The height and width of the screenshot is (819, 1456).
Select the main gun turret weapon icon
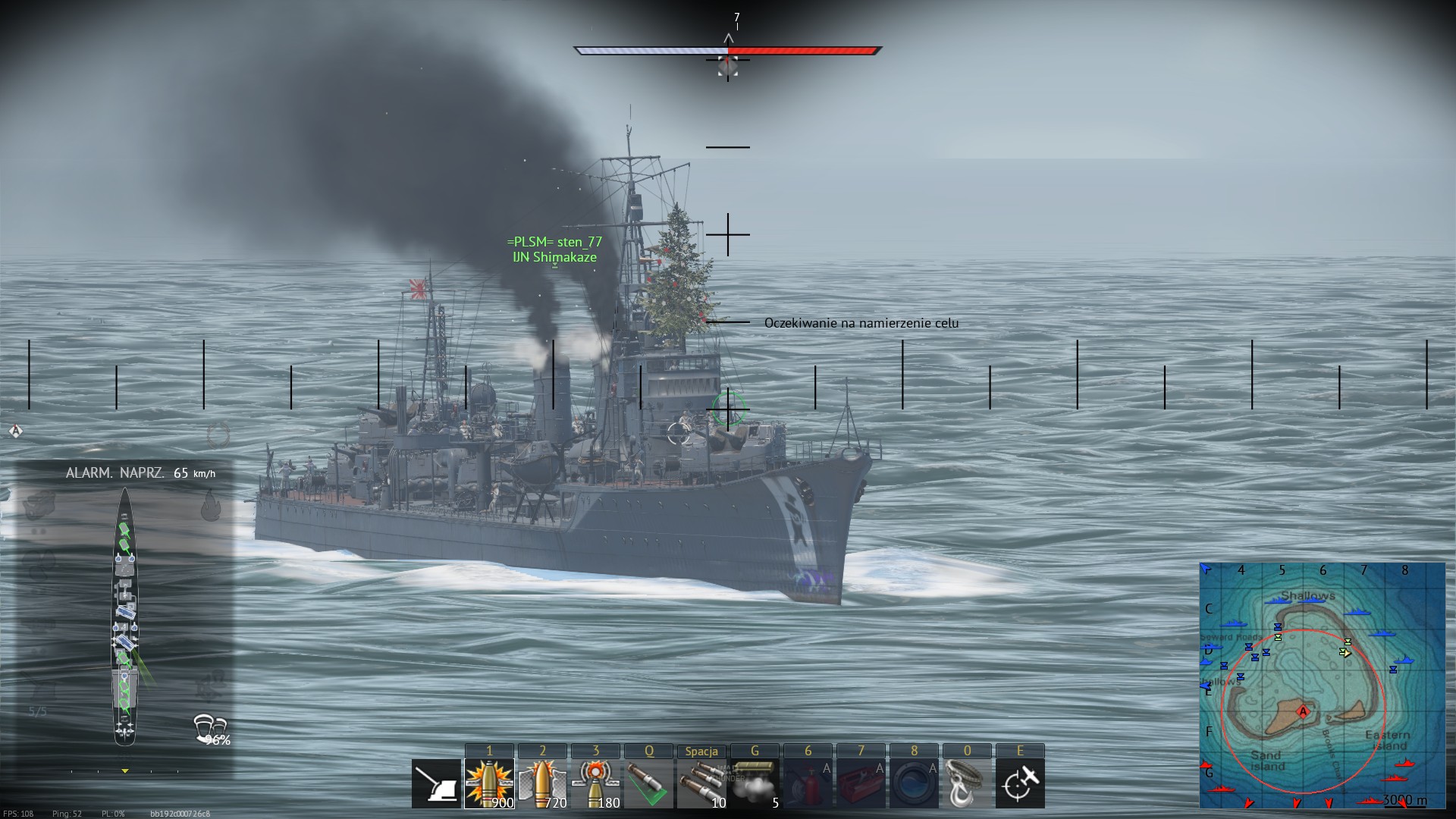tap(436, 783)
